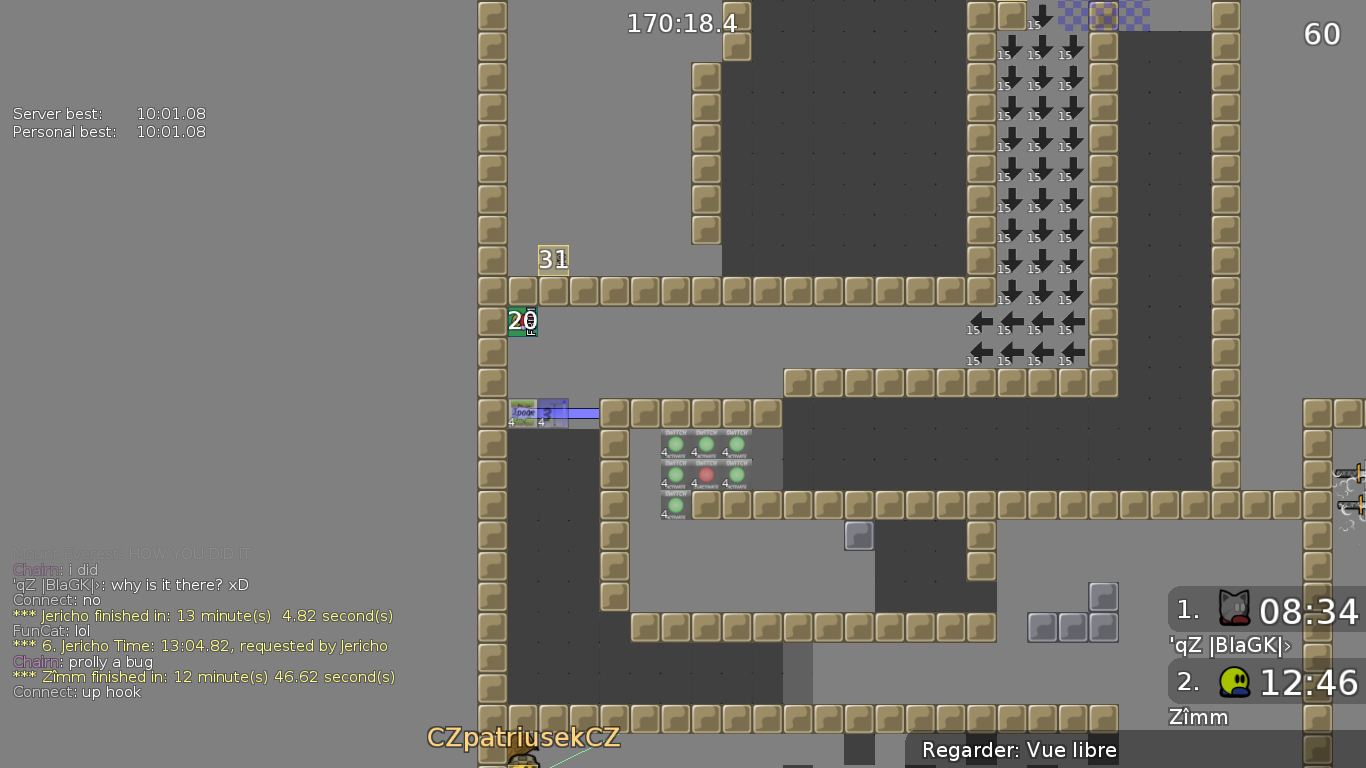The width and height of the screenshot is (1366, 768).
Task: Select the red SWITCH deactivate tile
Action: coord(706,475)
